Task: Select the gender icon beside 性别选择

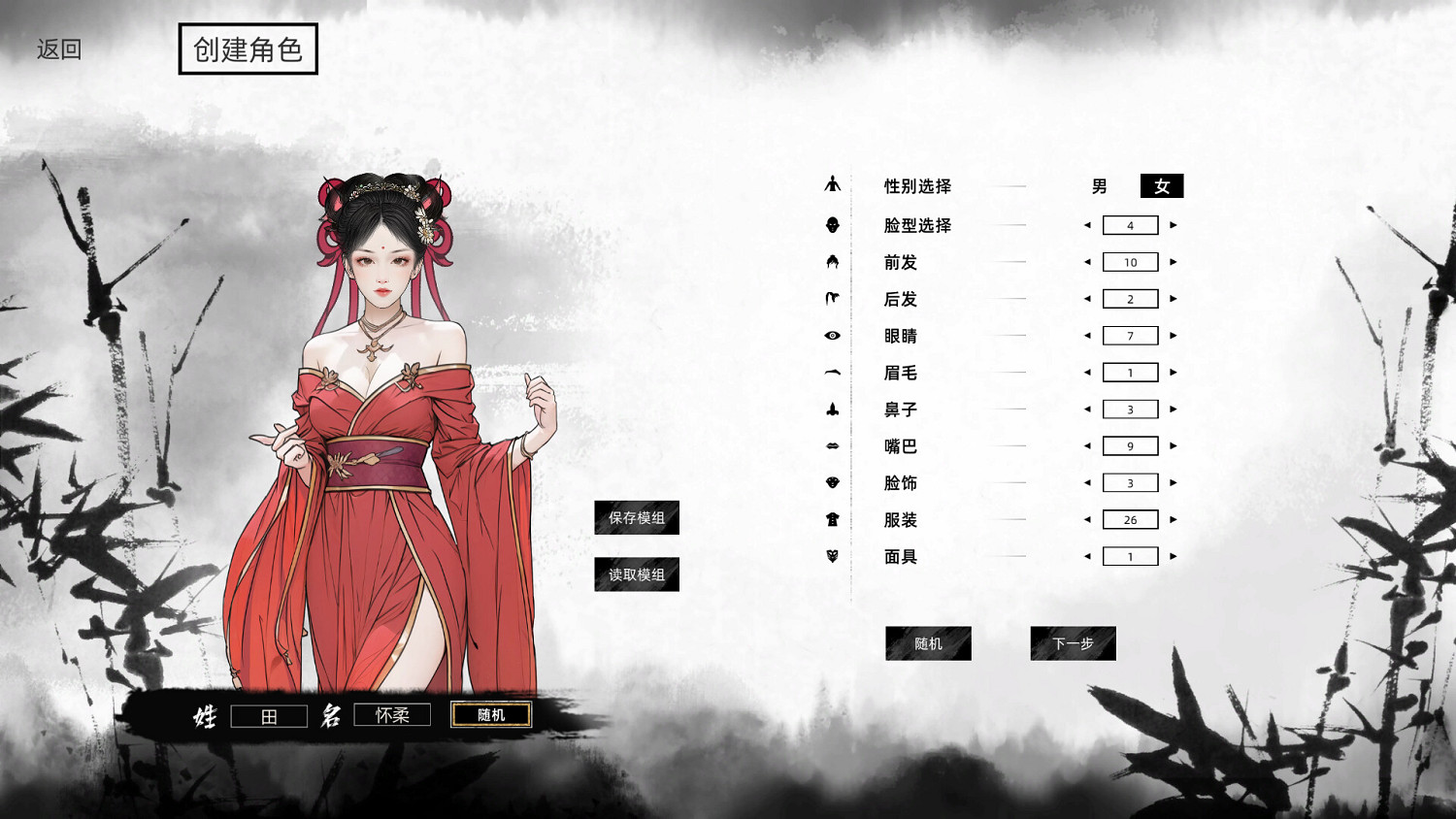Action: [x=833, y=185]
